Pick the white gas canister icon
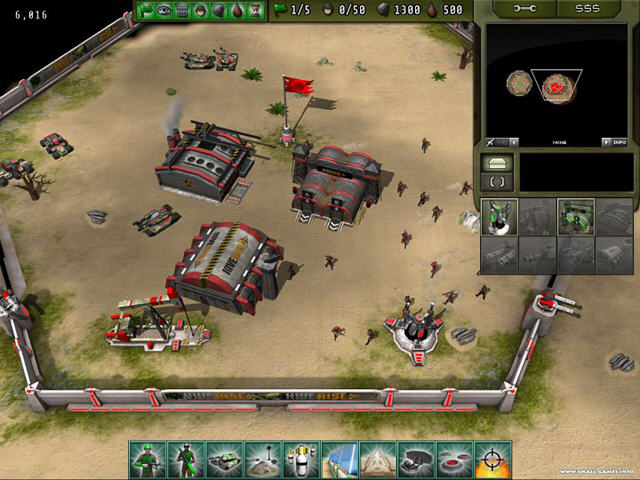 click(x=300, y=459)
